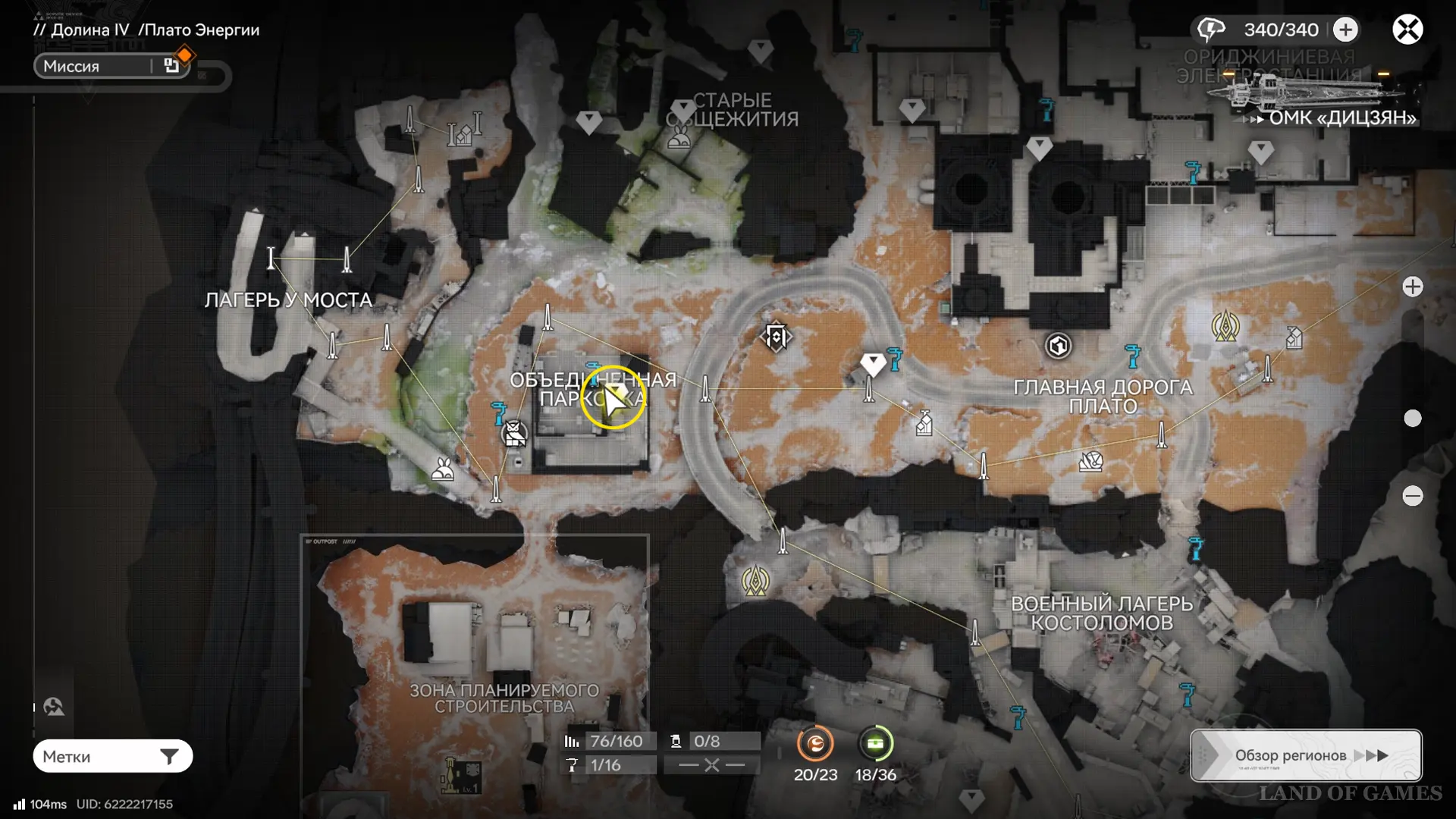This screenshot has height=819, width=1456.
Task: Open Обзор регионов region overview
Action: pyautogui.click(x=1305, y=755)
